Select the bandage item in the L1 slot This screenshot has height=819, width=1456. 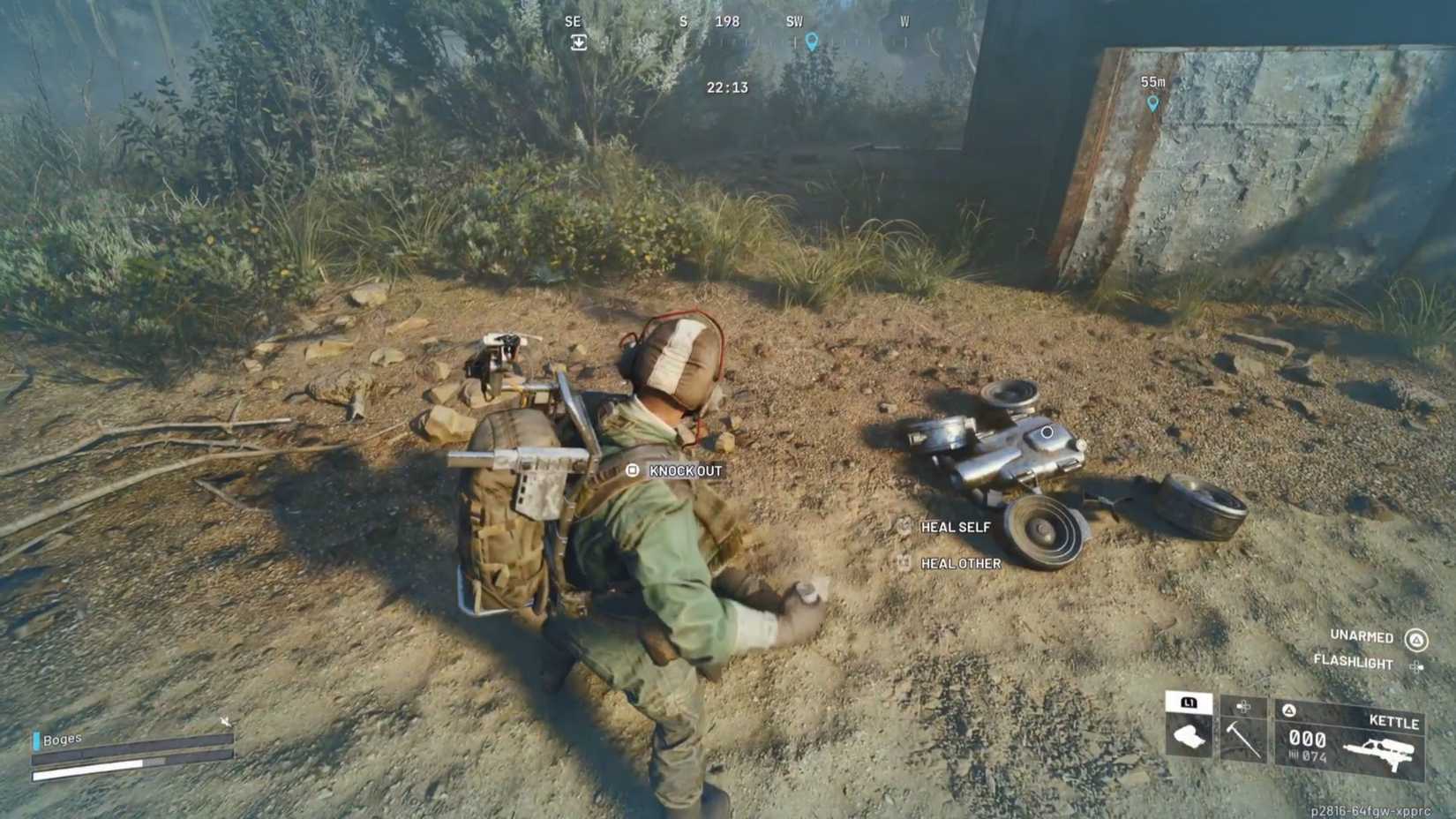[1188, 735]
